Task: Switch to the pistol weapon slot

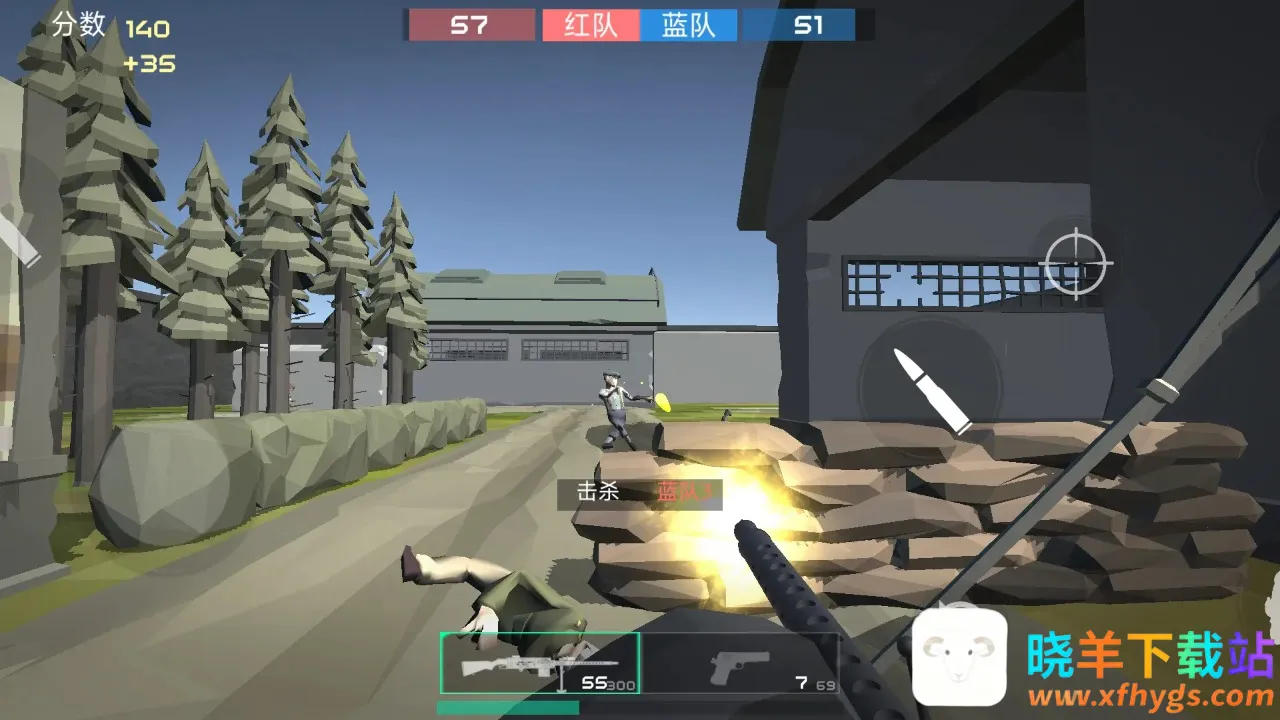Action: coord(740,663)
